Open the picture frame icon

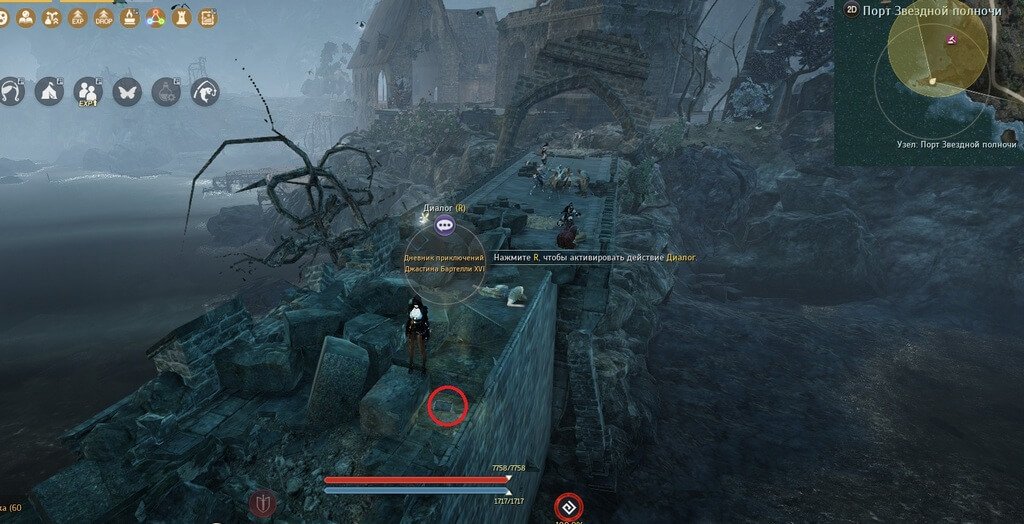point(207,17)
